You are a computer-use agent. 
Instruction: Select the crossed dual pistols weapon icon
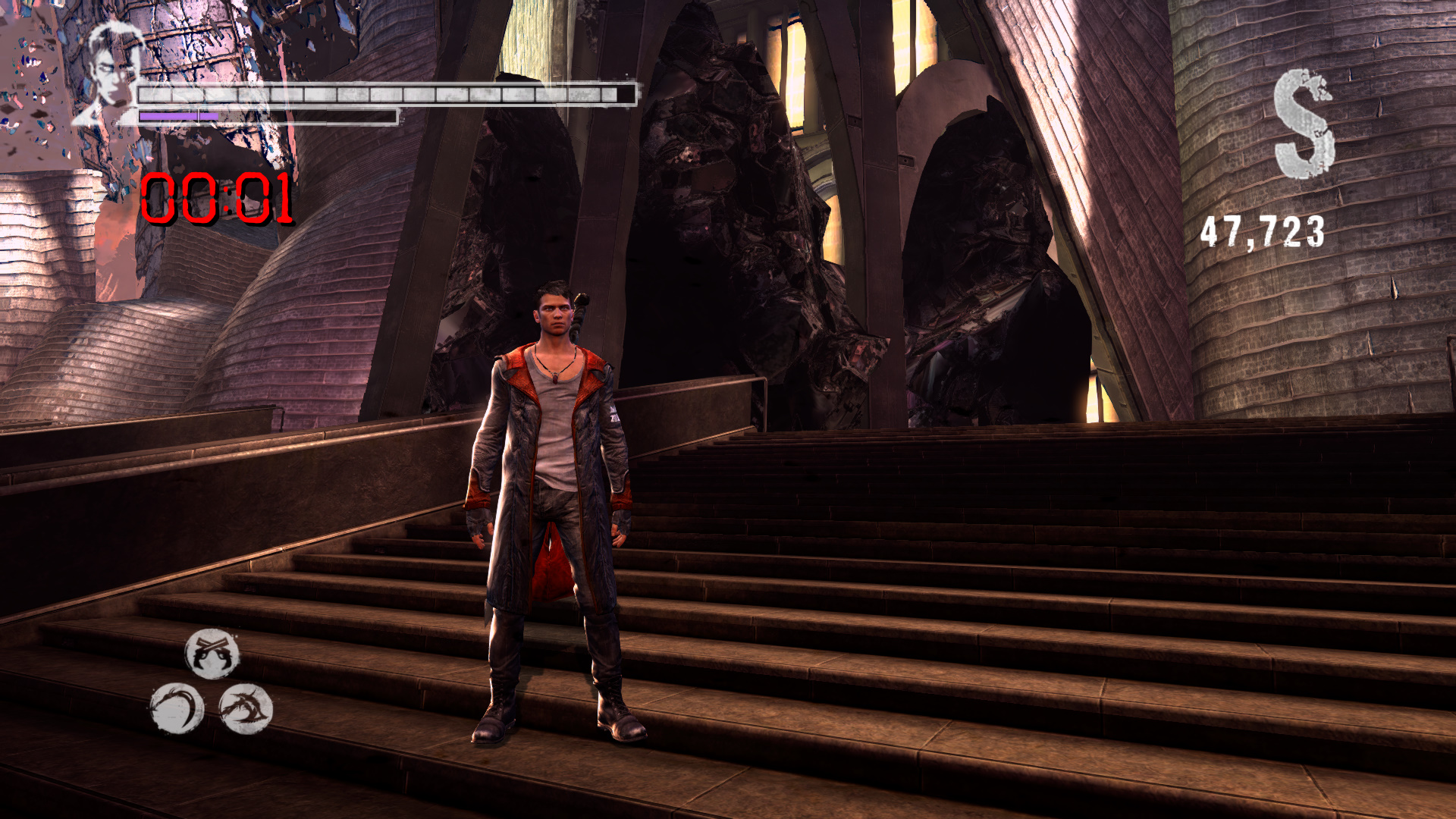click(212, 653)
